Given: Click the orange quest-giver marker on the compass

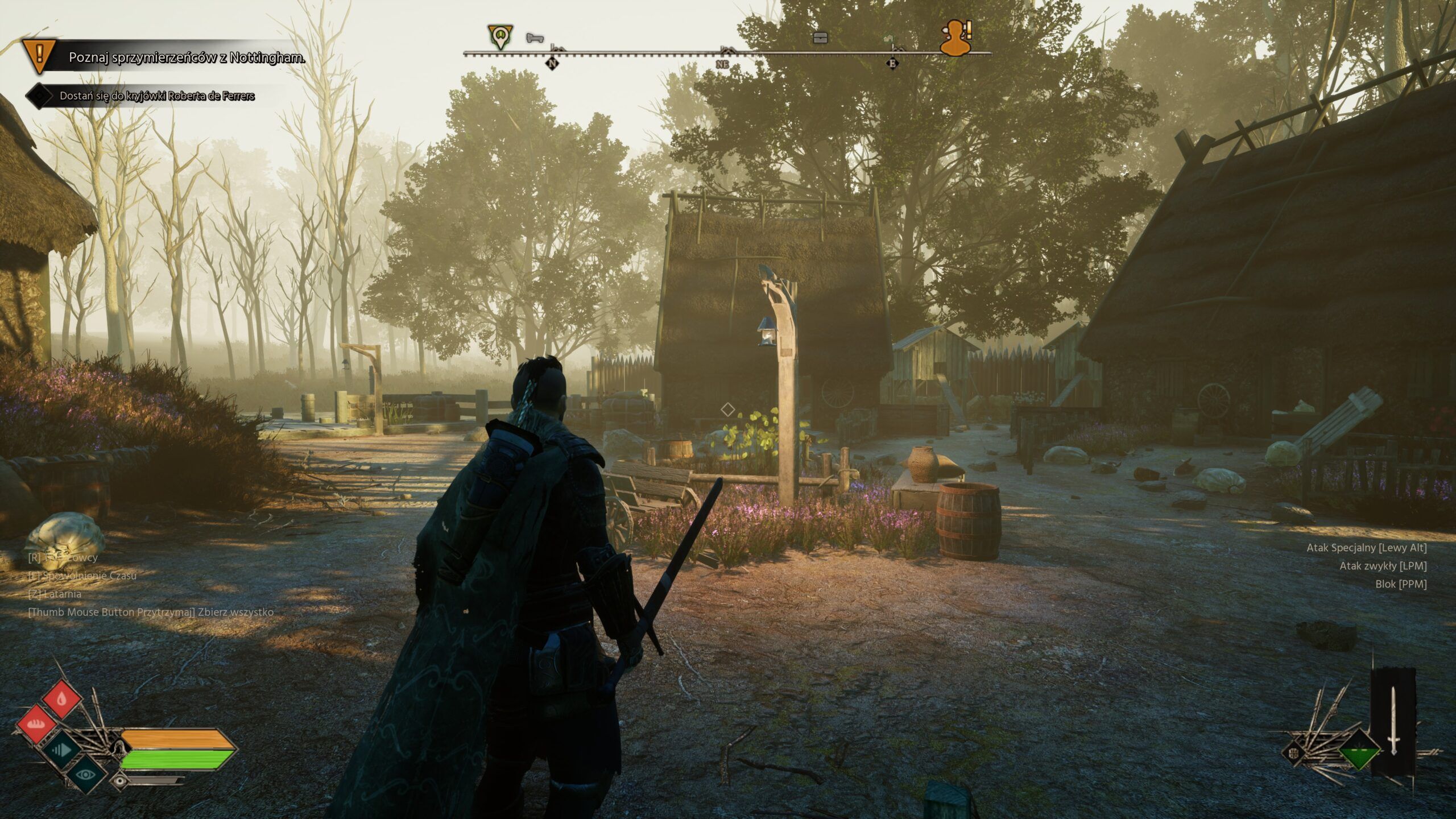Looking at the screenshot, I should coord(957,38).
